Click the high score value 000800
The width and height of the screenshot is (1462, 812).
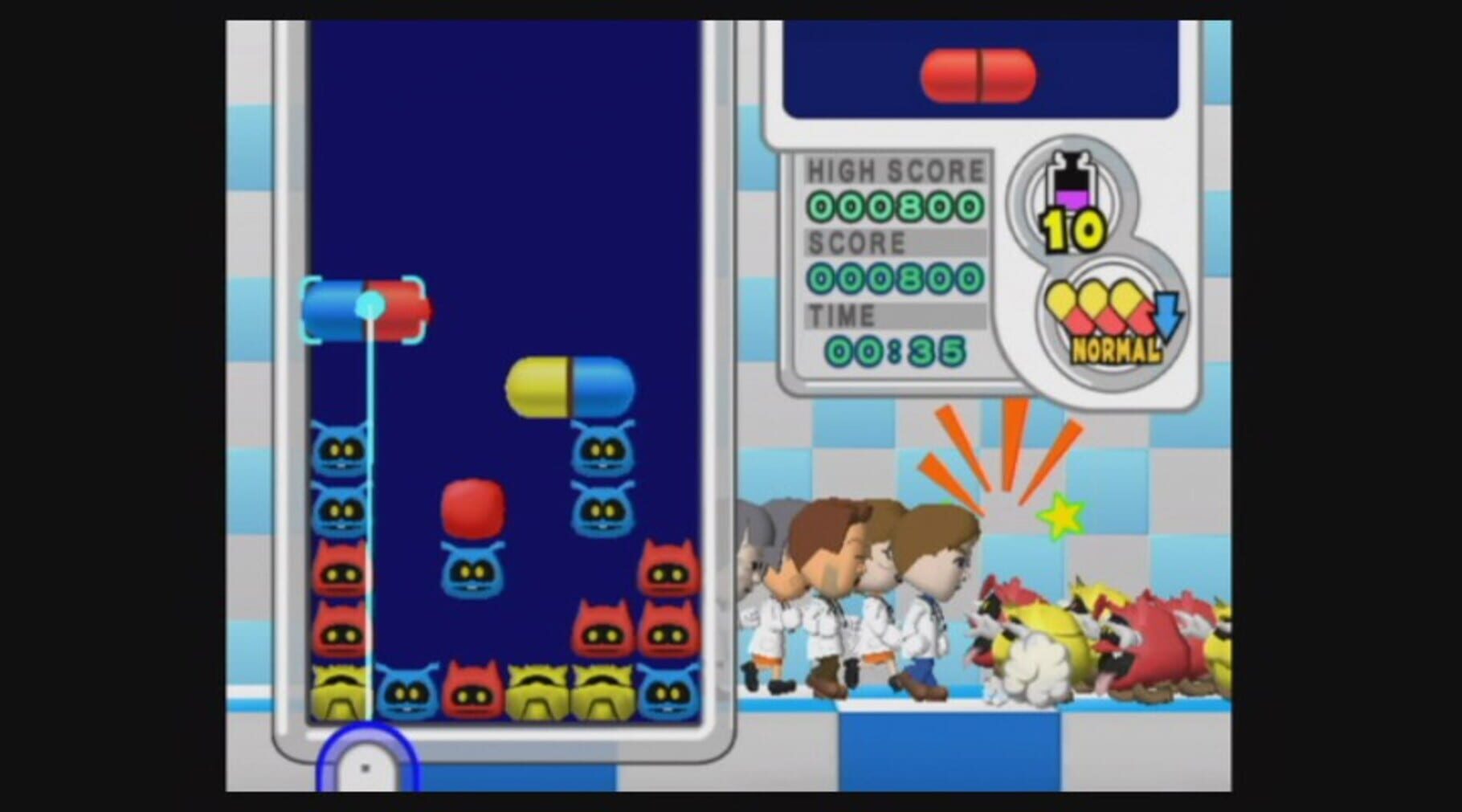click(x=894, y=206)
